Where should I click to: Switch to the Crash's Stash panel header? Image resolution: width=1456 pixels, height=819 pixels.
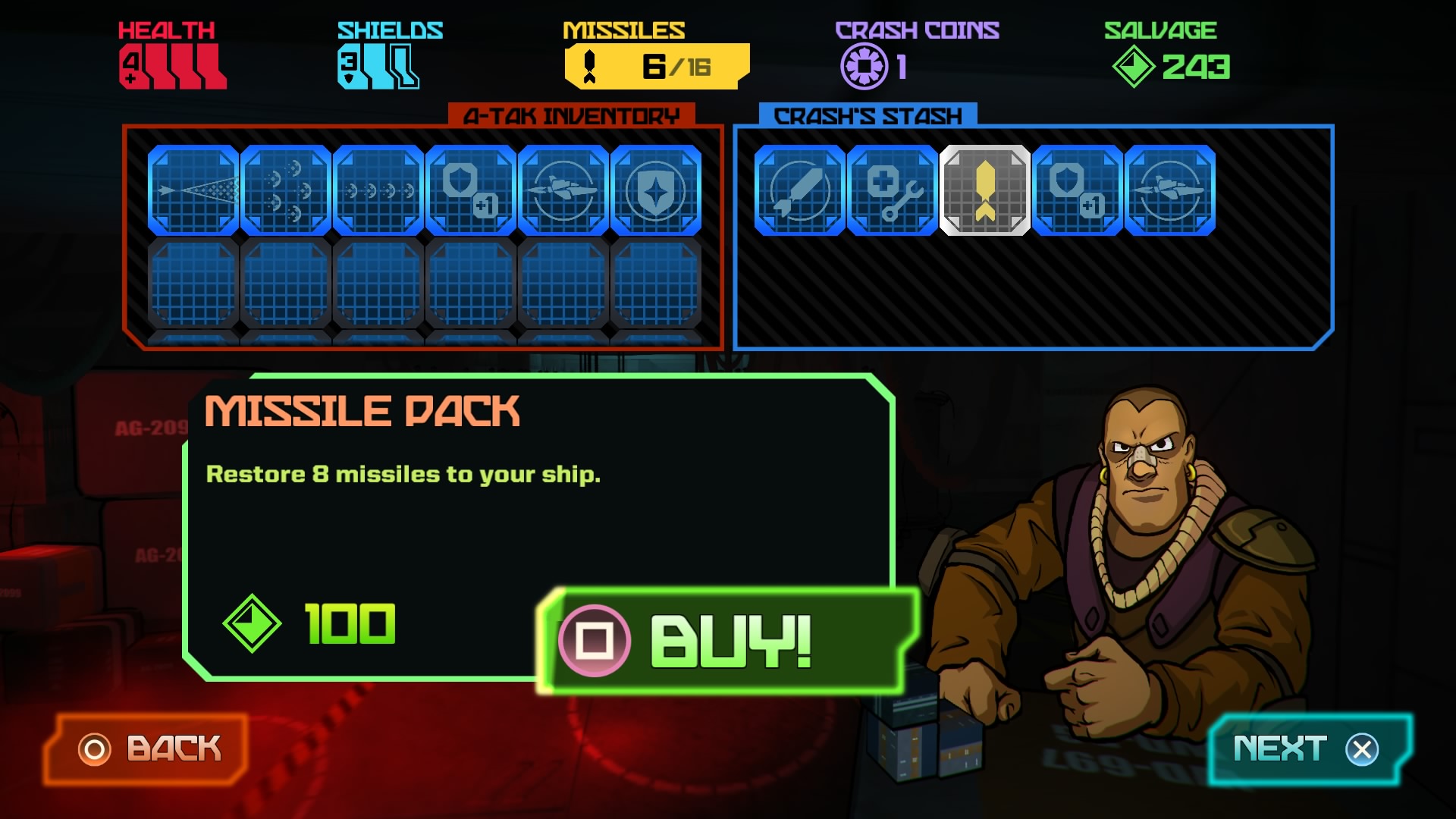tap(864, 115)
